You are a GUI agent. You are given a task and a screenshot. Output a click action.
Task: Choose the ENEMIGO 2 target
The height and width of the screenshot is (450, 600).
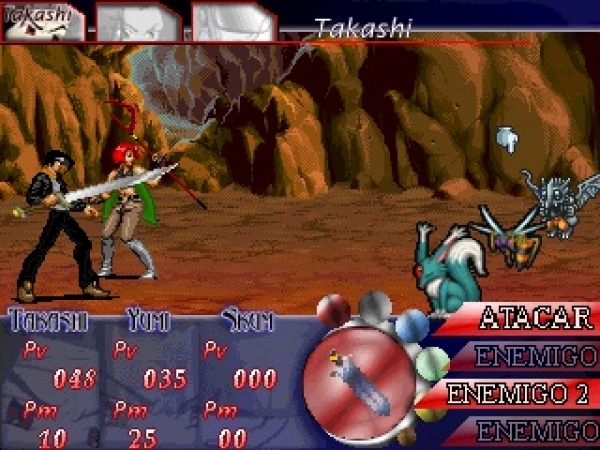pyautogui.click(x=518, y=393)
